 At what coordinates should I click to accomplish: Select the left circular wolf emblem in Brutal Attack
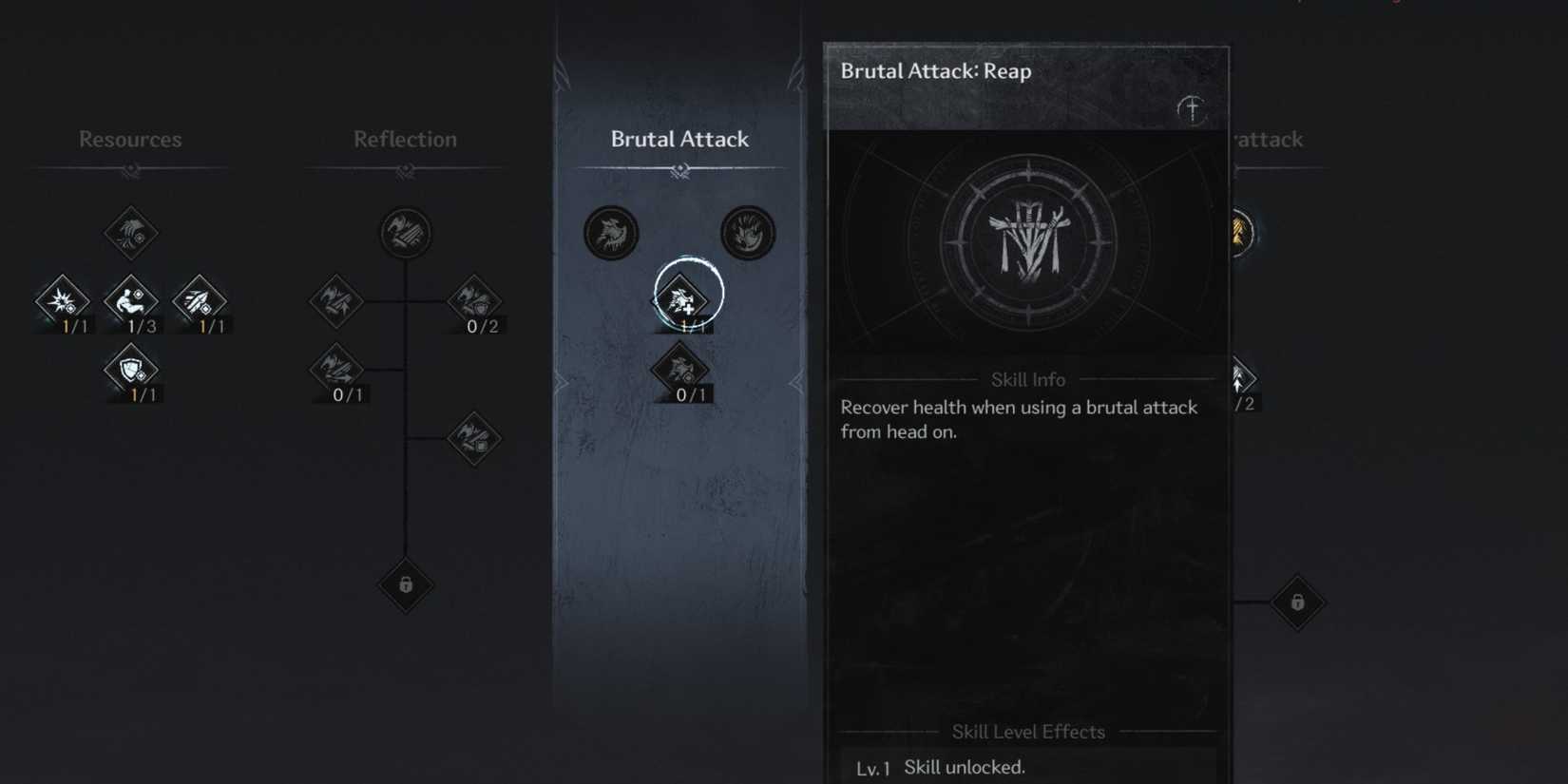(611, 232)
